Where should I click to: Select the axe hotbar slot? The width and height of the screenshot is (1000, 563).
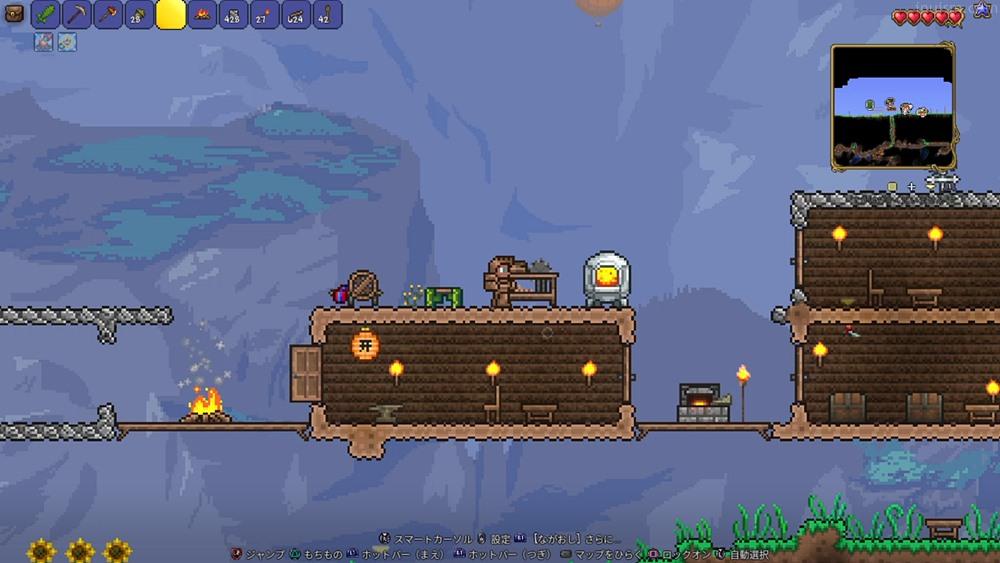(x=109, y=15)
